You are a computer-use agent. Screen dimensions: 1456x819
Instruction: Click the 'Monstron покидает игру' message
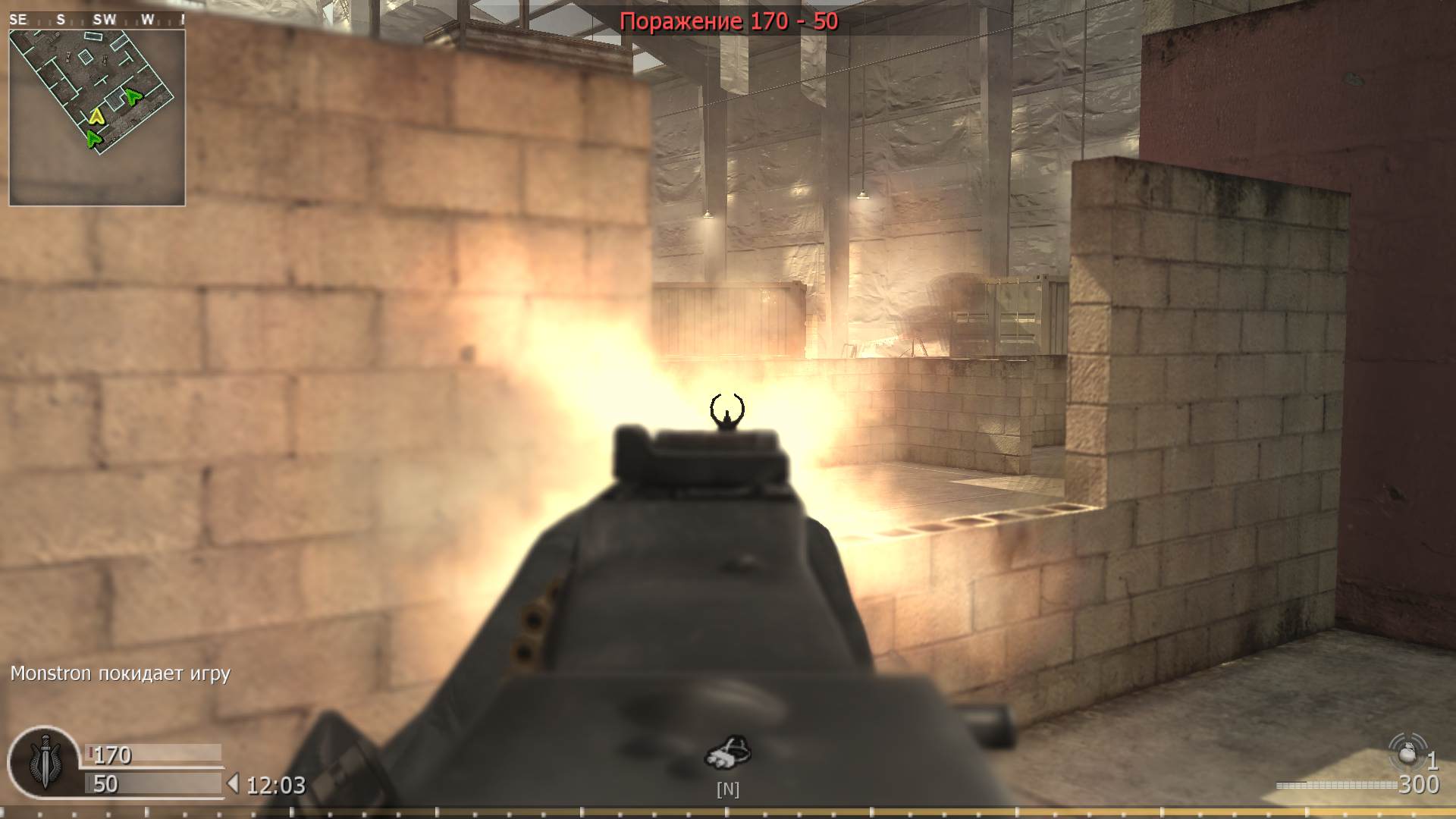pyautogui.click(x=119, y=673)
